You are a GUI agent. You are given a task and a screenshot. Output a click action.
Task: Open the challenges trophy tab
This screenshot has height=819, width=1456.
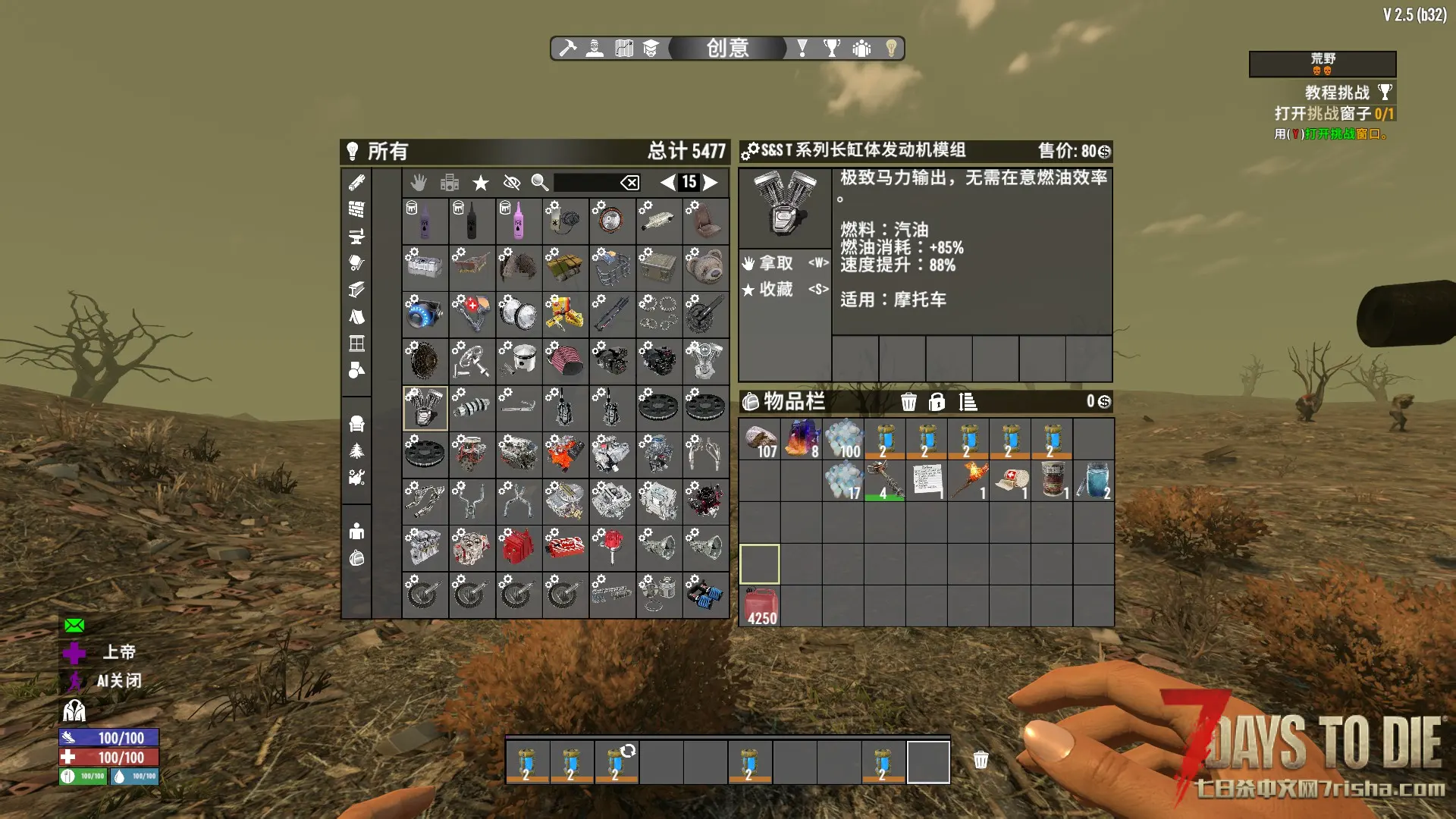click(x=832, y=49)
